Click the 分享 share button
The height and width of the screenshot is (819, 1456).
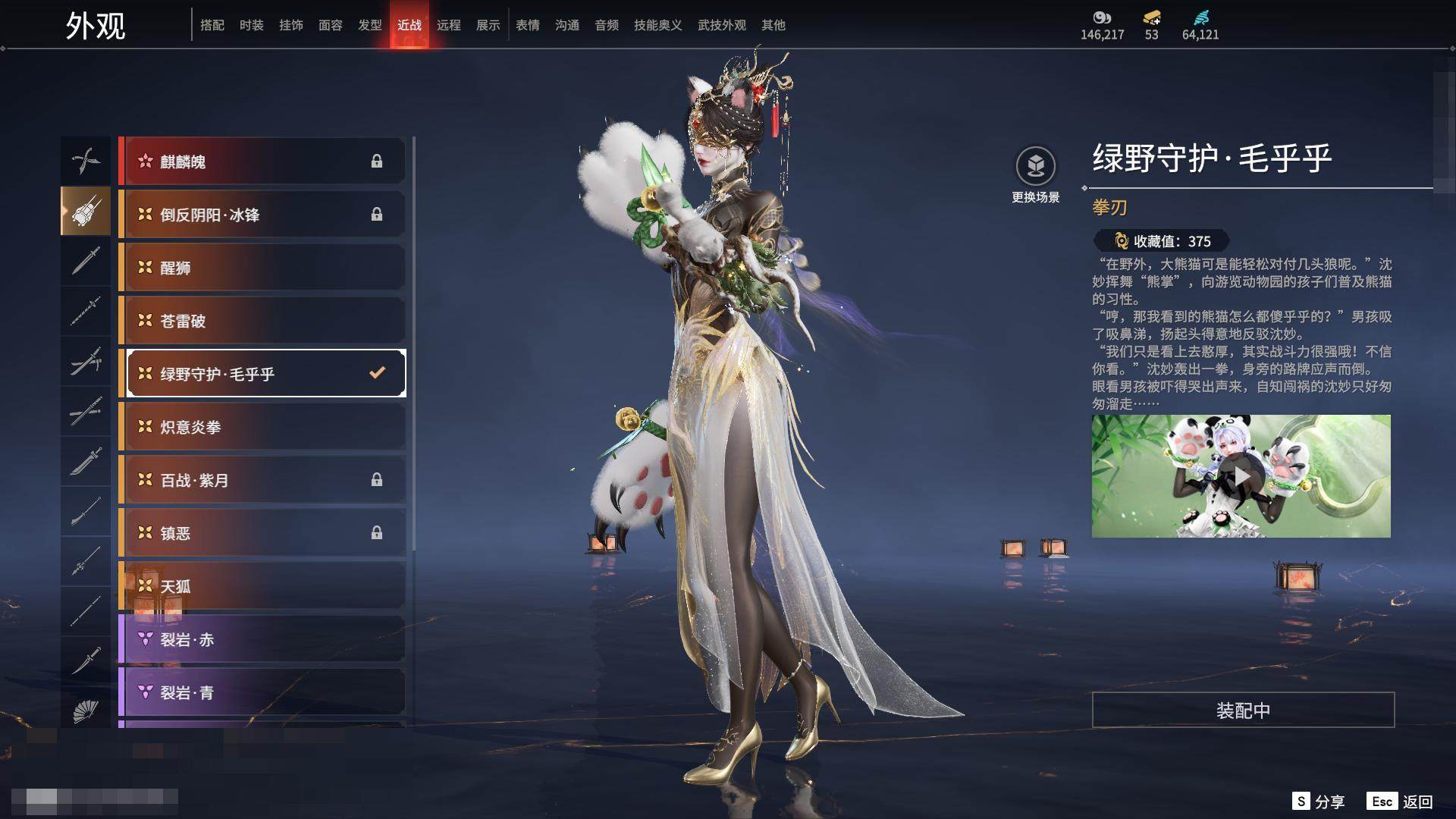(1319, 802)
